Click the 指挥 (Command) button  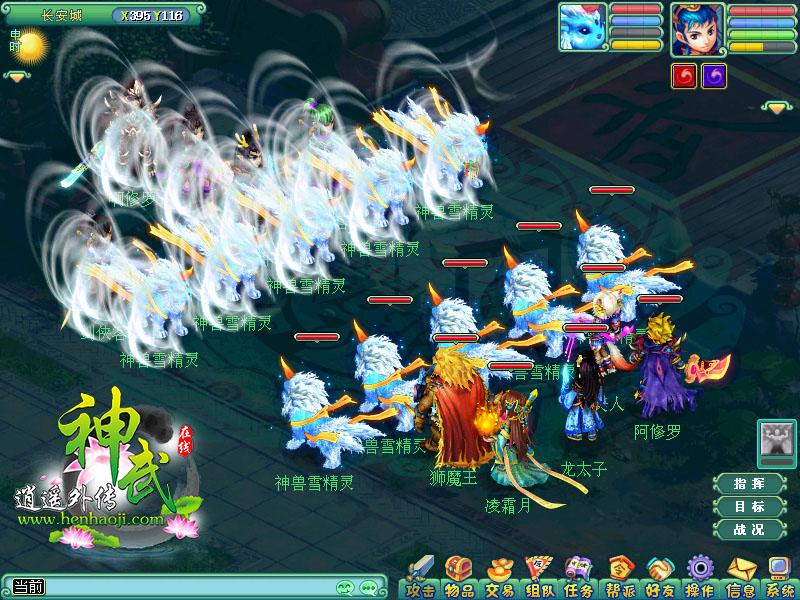[x=749, y=484]
